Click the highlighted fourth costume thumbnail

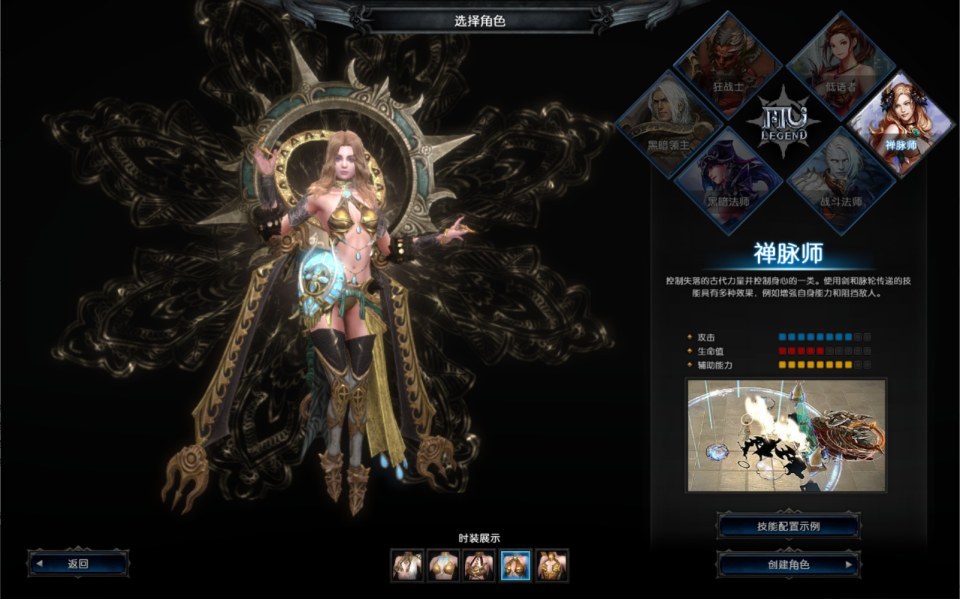point(516,566)
